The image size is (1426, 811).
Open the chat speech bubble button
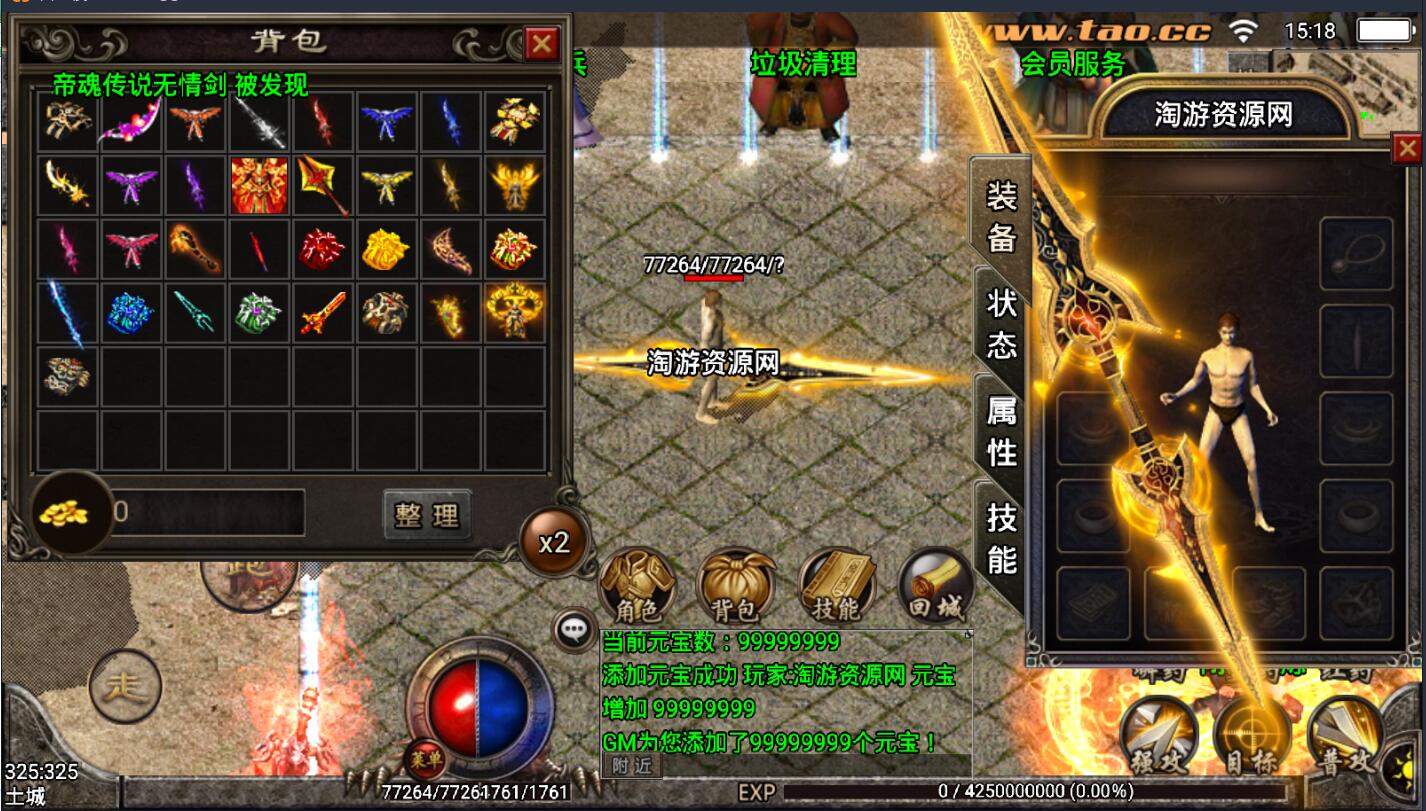[574, 628]
